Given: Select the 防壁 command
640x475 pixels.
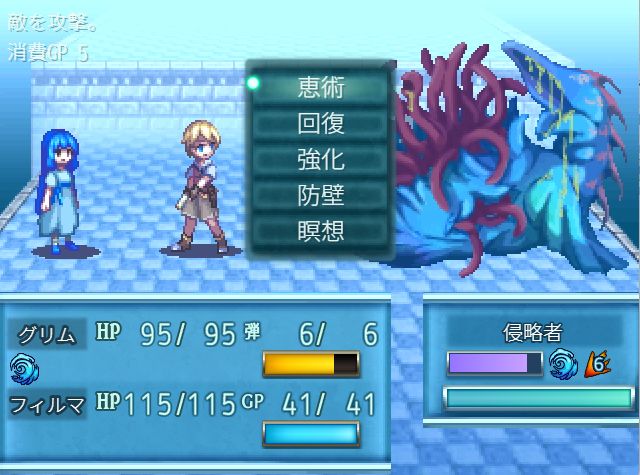Looking at the screenshot, I should click(320, 195).
